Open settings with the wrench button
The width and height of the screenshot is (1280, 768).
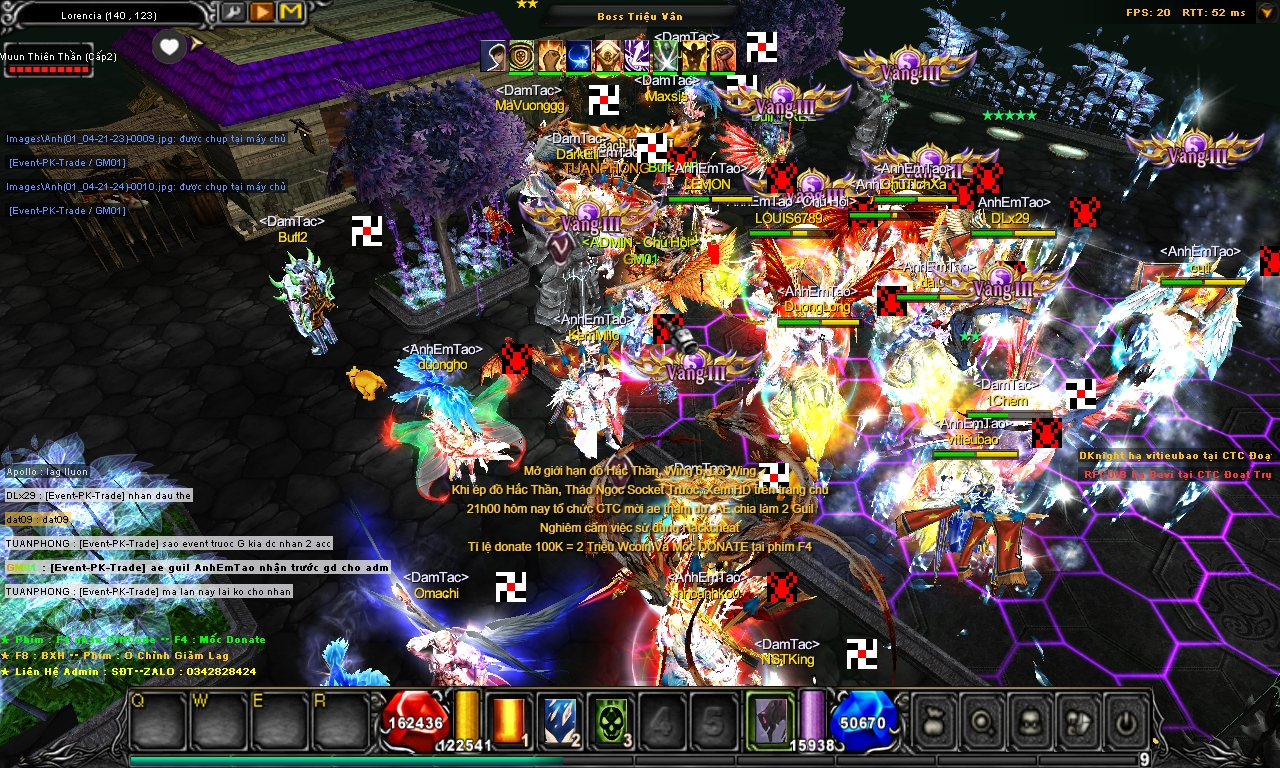[x=232, y=12]
